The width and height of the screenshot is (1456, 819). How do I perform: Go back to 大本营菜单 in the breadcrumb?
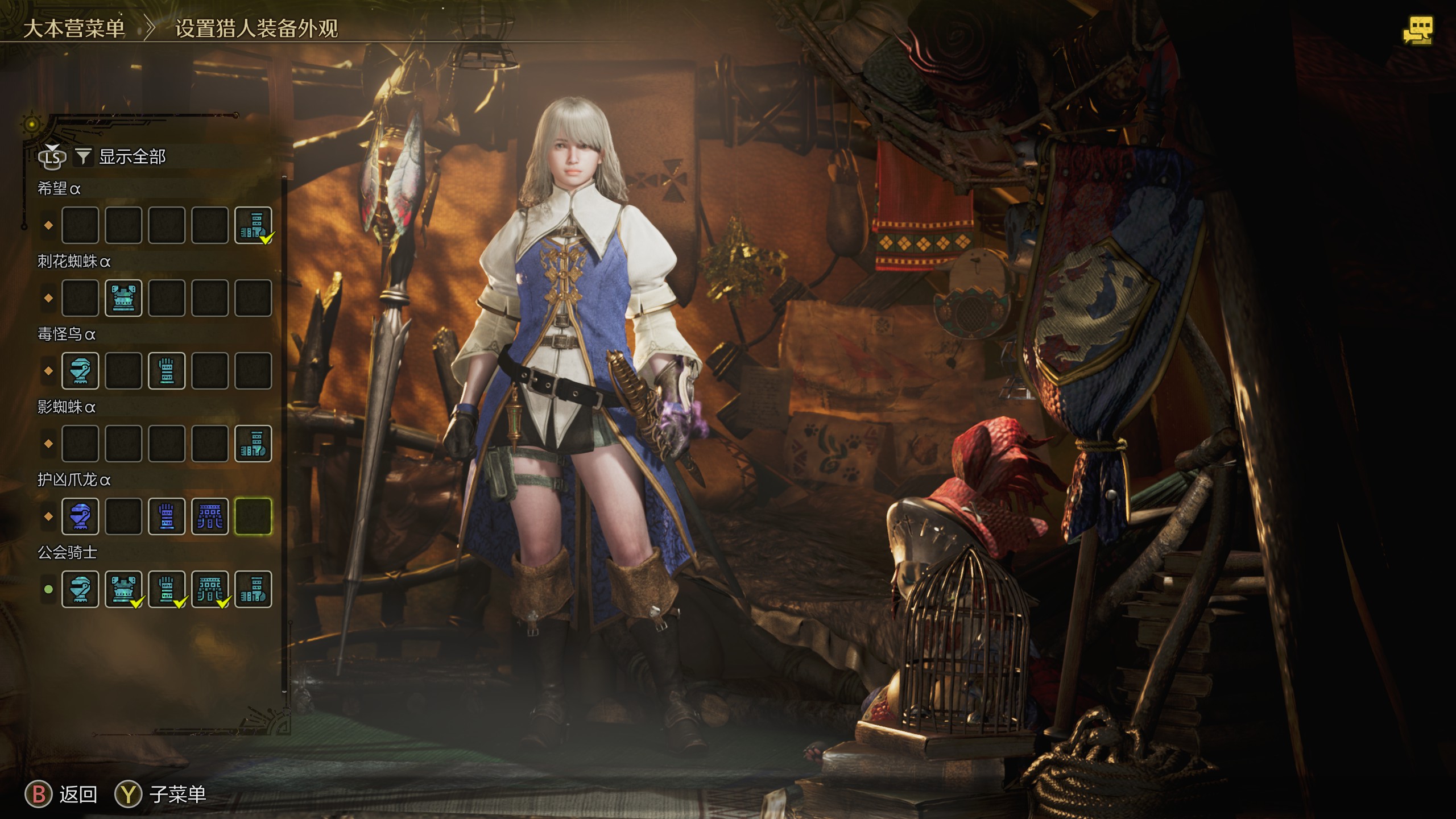coord(74,28)
